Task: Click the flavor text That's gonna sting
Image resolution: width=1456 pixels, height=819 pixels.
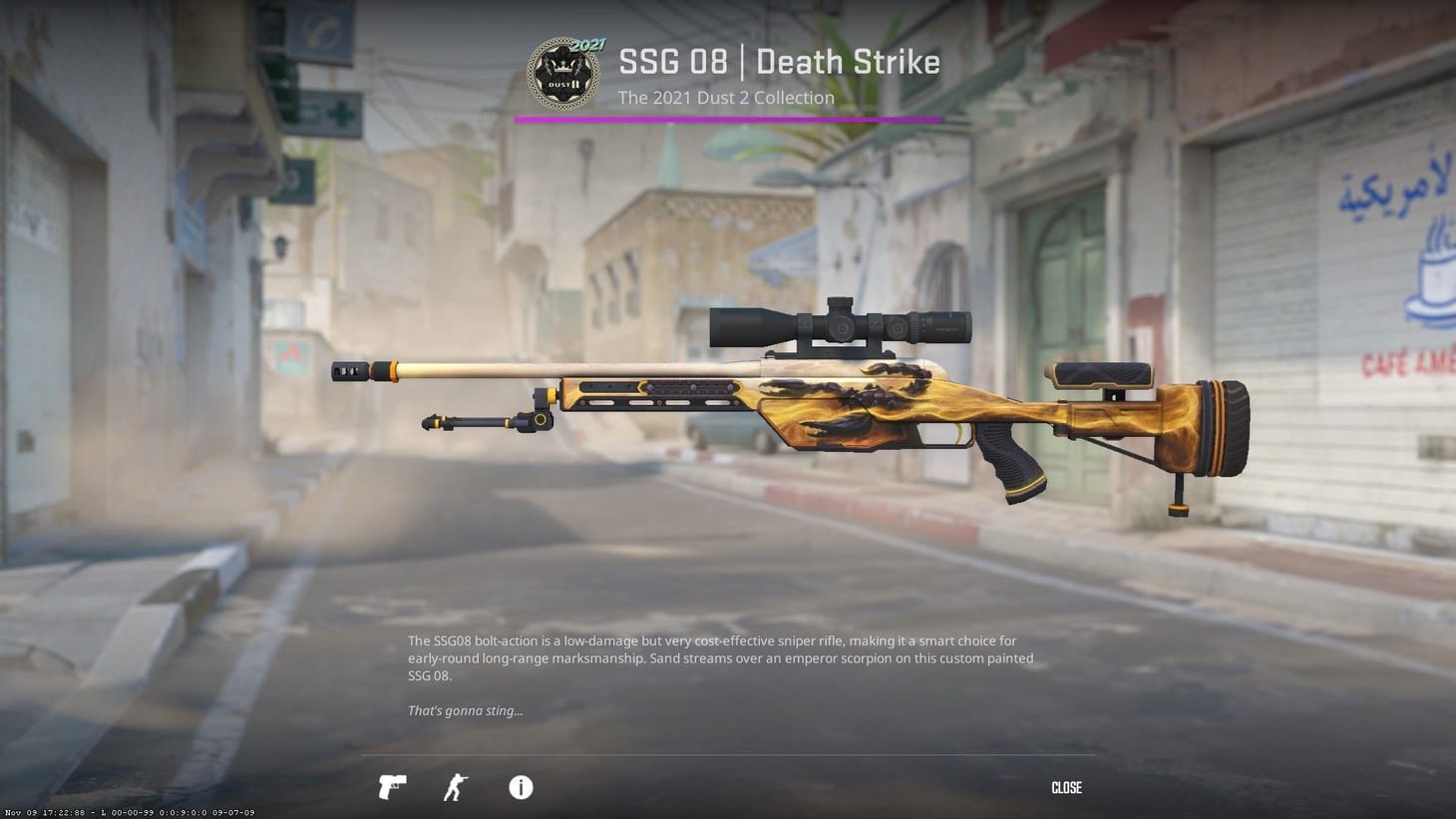Action: [465, 710]
